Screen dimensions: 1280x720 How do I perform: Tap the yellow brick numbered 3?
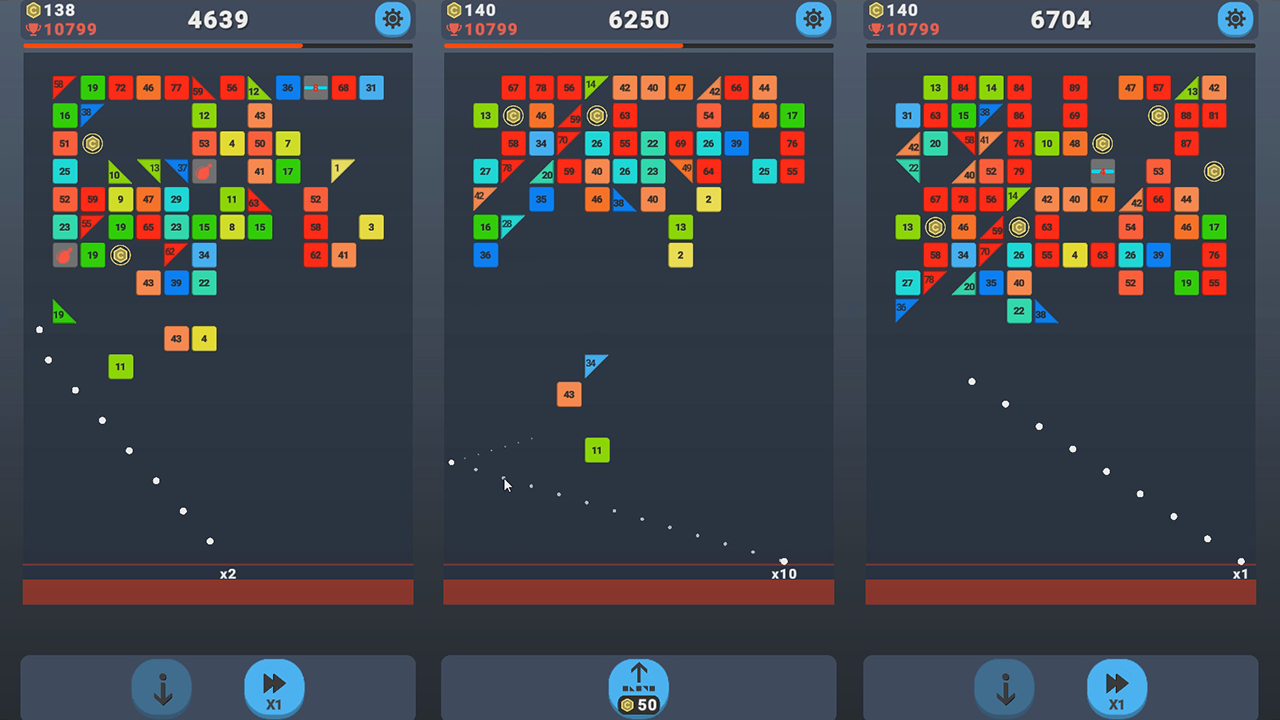[371, 227]
